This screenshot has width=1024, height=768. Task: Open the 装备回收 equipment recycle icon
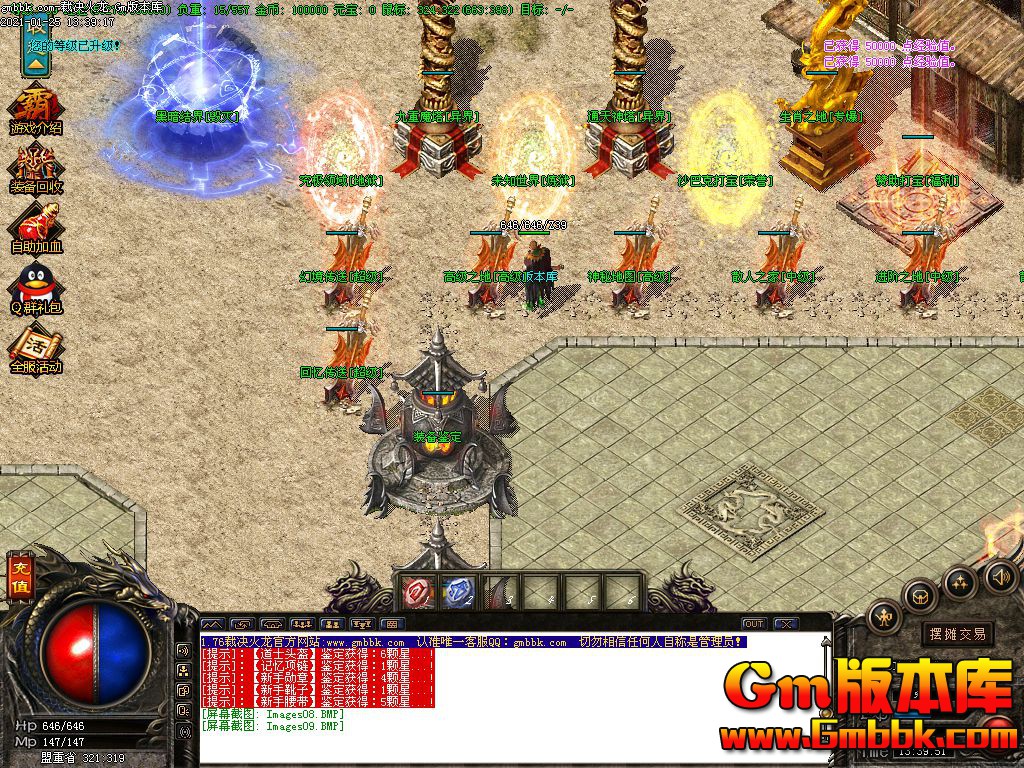36,168
